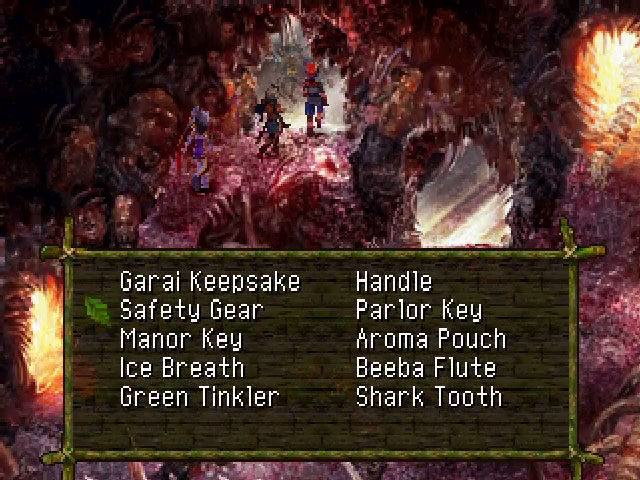
Task: Select the Handle item
Action: tap(394, 282)
